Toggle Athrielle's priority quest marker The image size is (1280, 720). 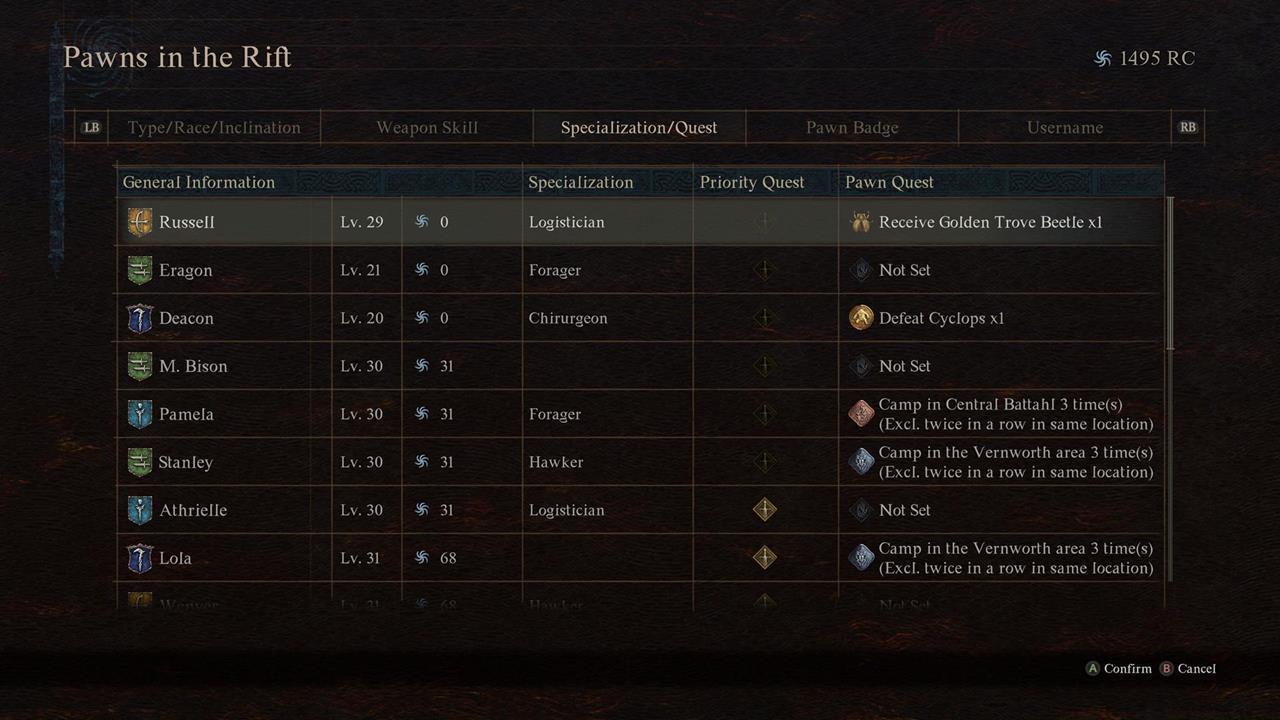764,509
